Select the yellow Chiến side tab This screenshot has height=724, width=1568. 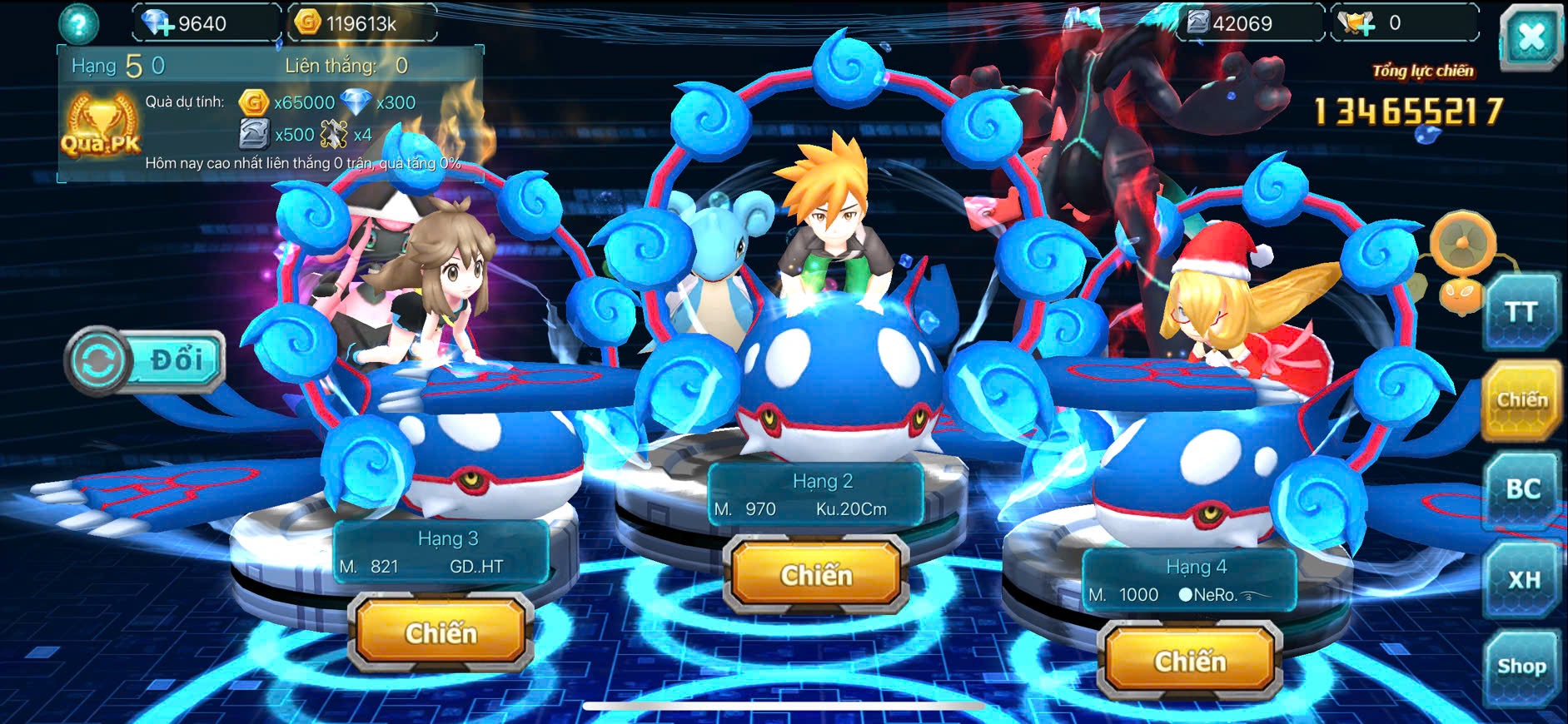[x=1521, y=401]
